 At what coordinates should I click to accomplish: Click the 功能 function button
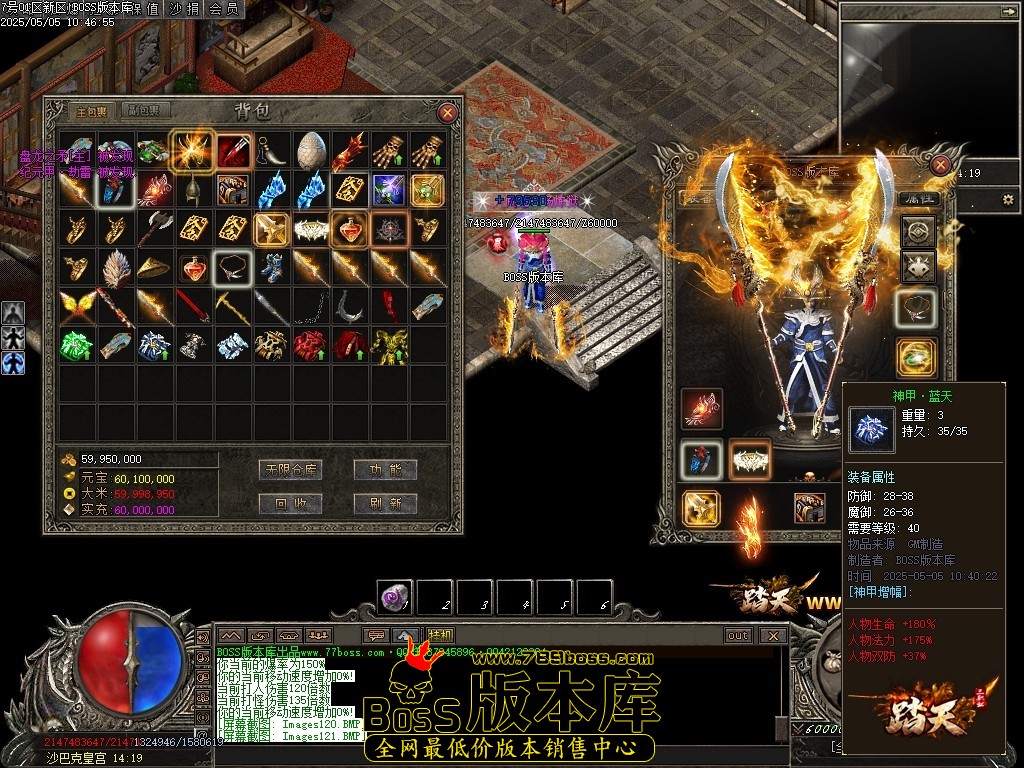coord(384,469)
